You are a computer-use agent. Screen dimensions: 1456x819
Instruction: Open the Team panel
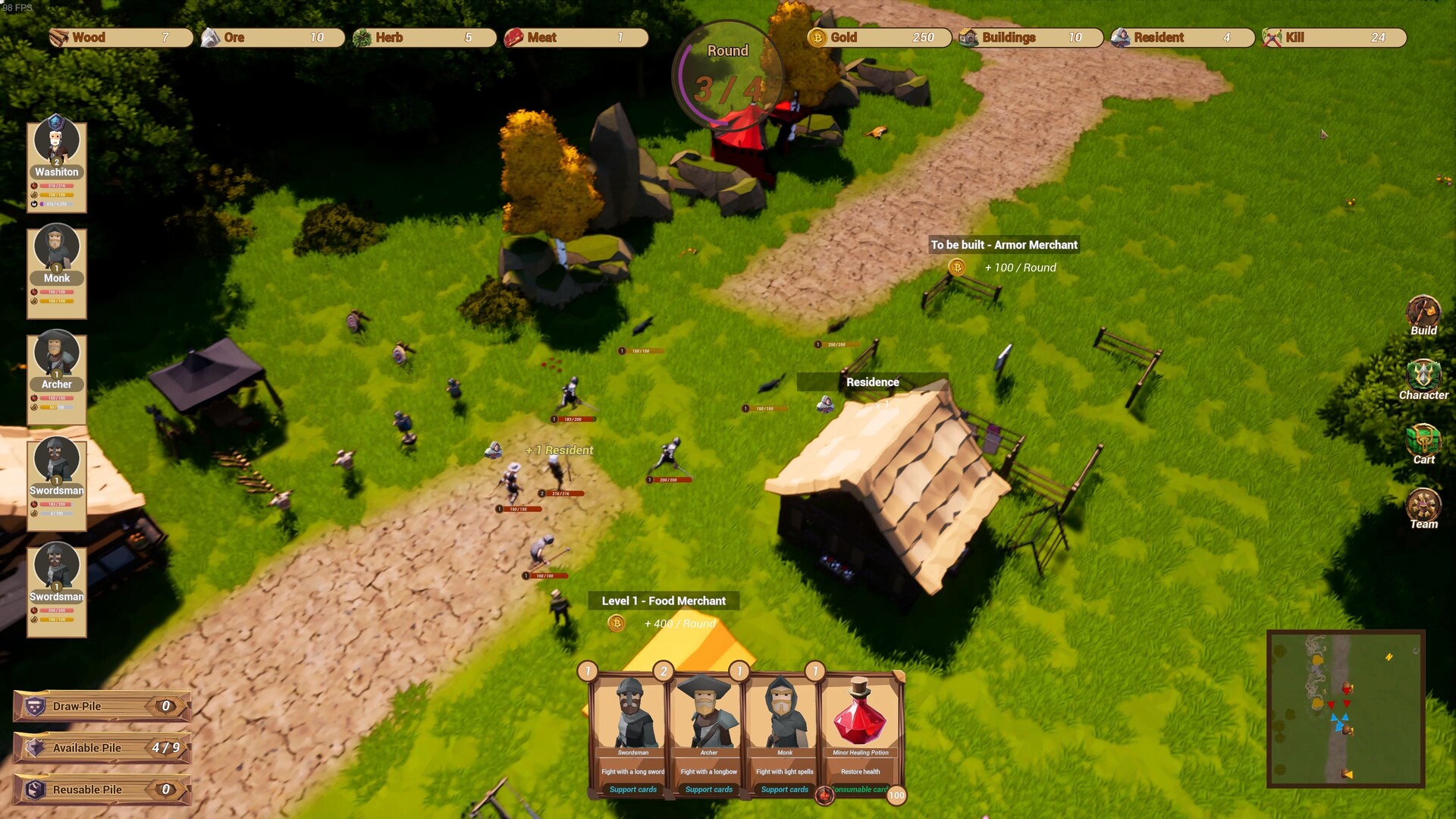tap(1423, 508)
